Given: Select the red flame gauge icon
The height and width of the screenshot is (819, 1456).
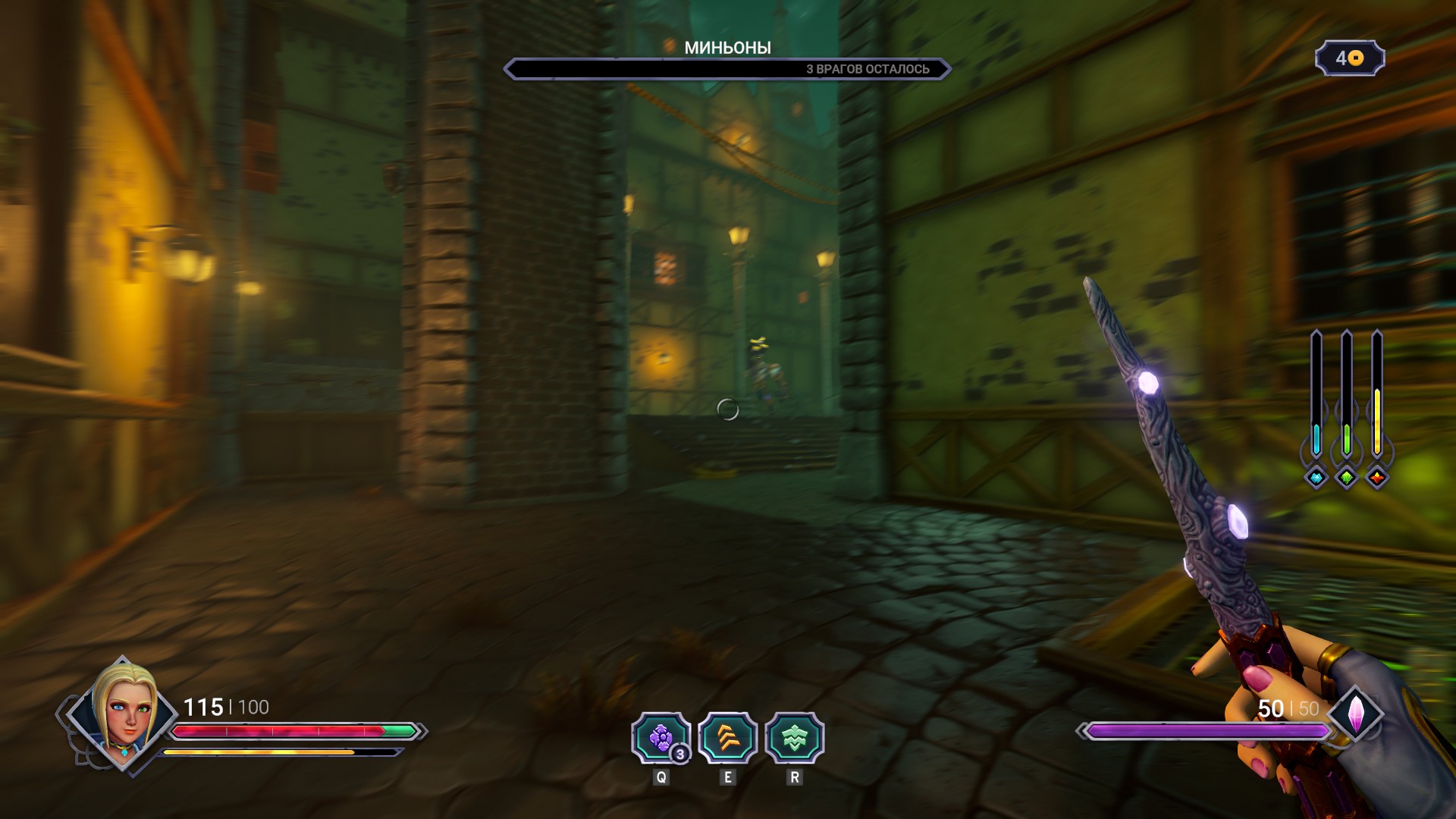Looking at the screenshot, I should point(1377,478).
